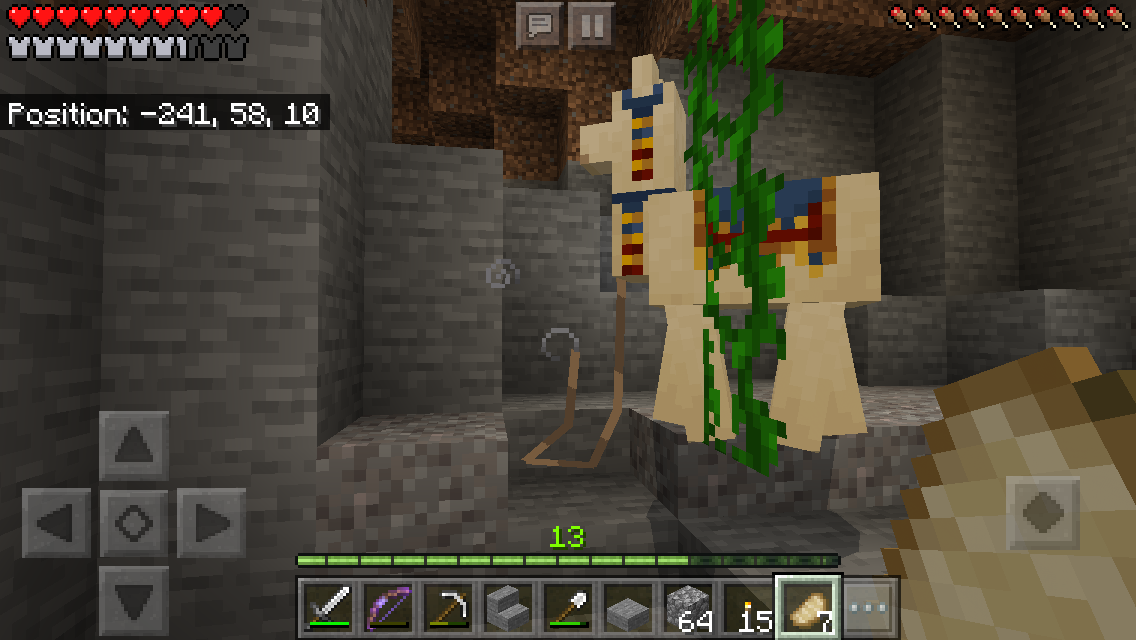Screen dimensions: 1136x640
Task: Tap the move left arrow
Action: point(56,522)
